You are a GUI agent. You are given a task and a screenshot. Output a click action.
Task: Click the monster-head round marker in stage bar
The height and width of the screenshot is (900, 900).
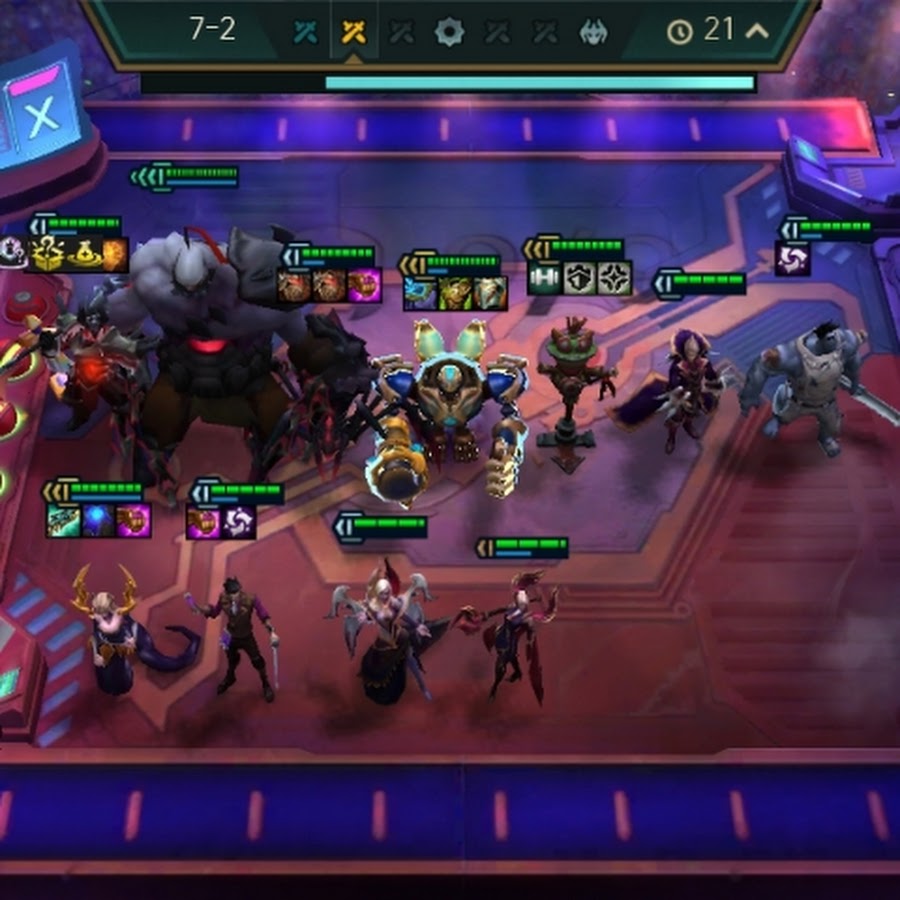tap(593, 32)
